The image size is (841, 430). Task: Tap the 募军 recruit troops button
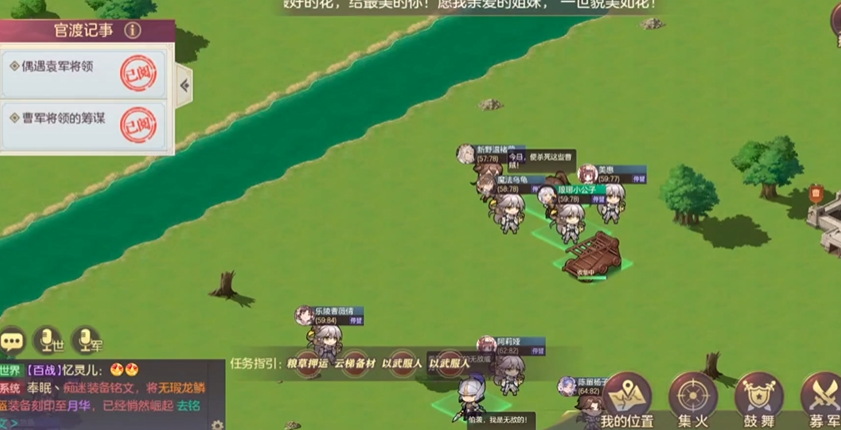(x=824, y=400)
